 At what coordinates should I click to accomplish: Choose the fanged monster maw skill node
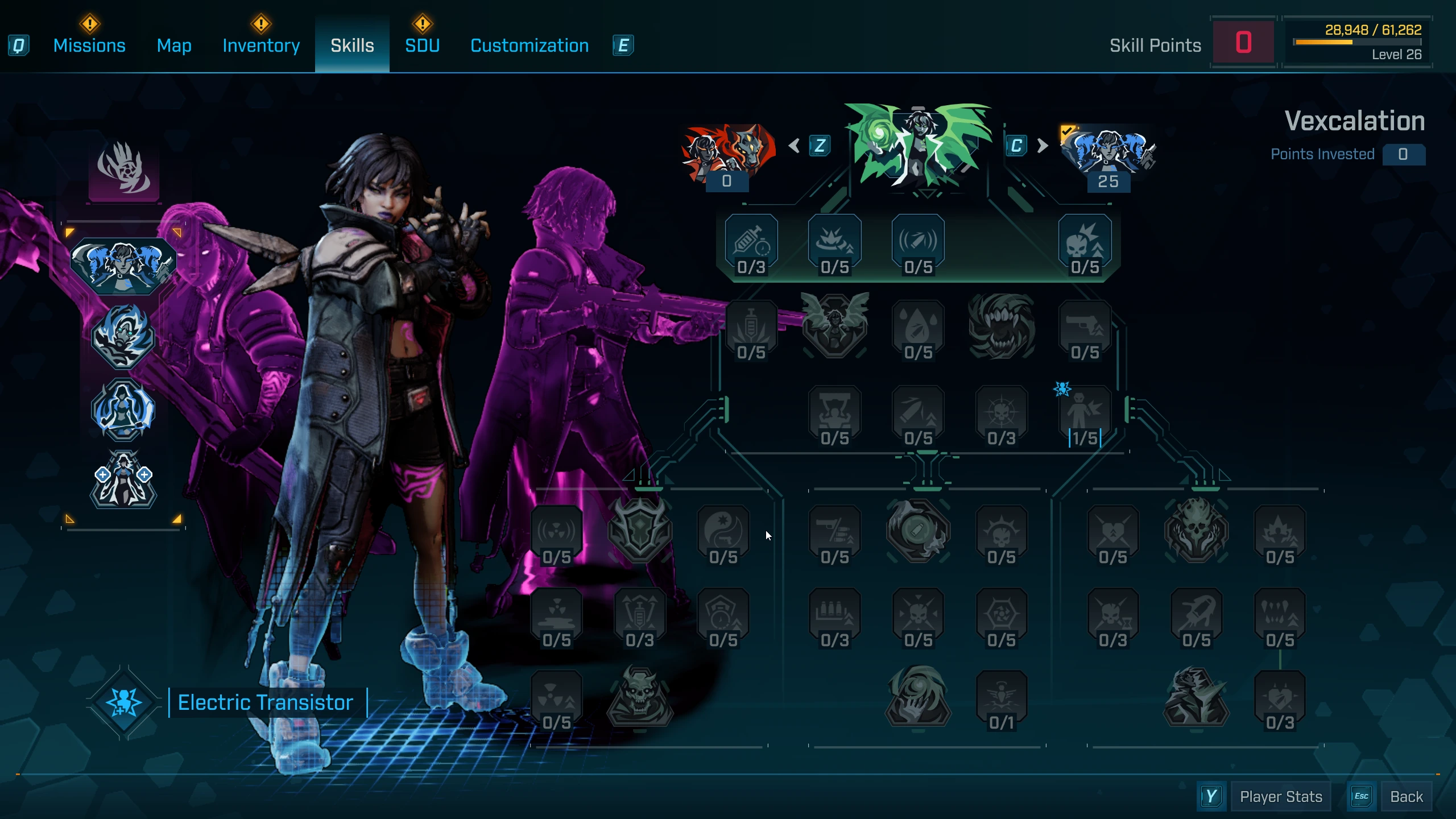[1002, 327]
